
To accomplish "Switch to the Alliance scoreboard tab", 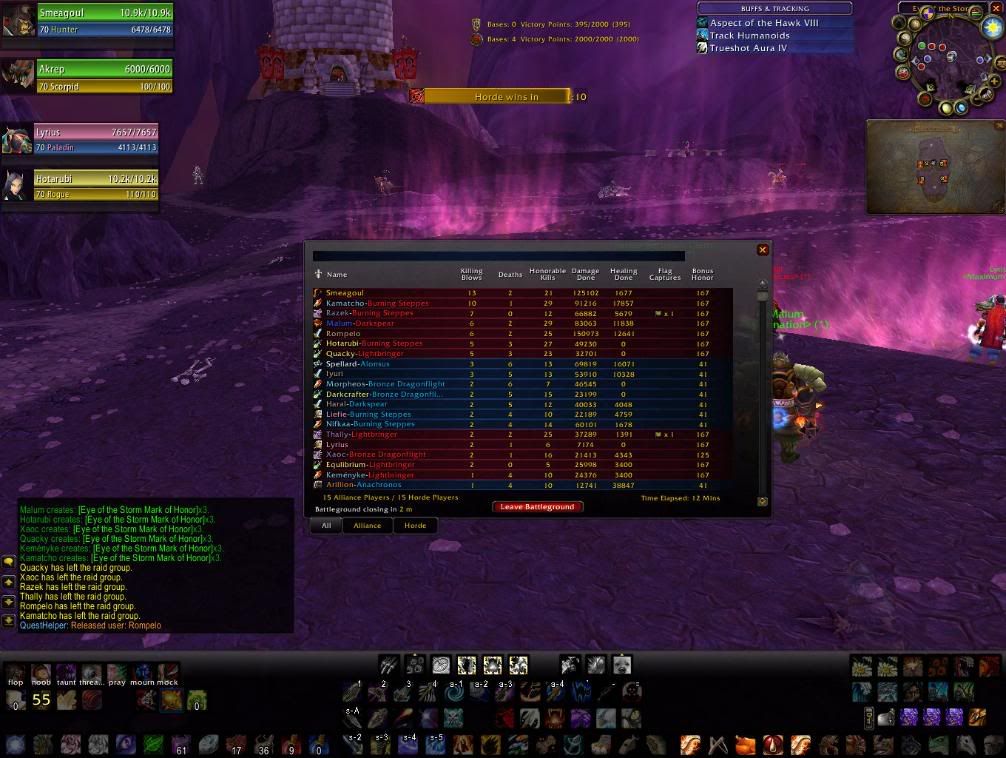I will pyautogui.click(x=367, y=525).
